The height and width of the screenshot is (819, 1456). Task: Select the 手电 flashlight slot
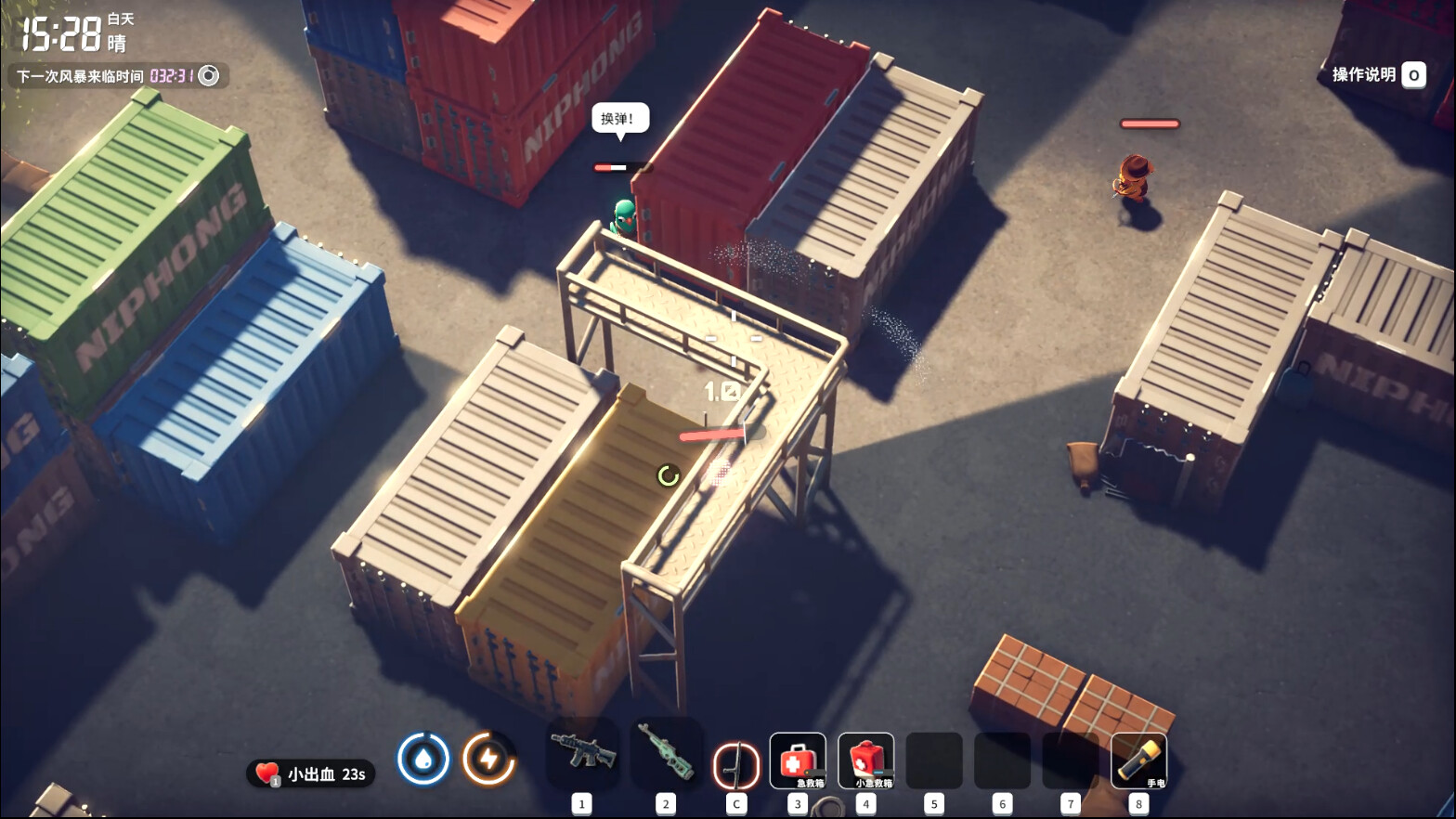(x=1138, y=760)
